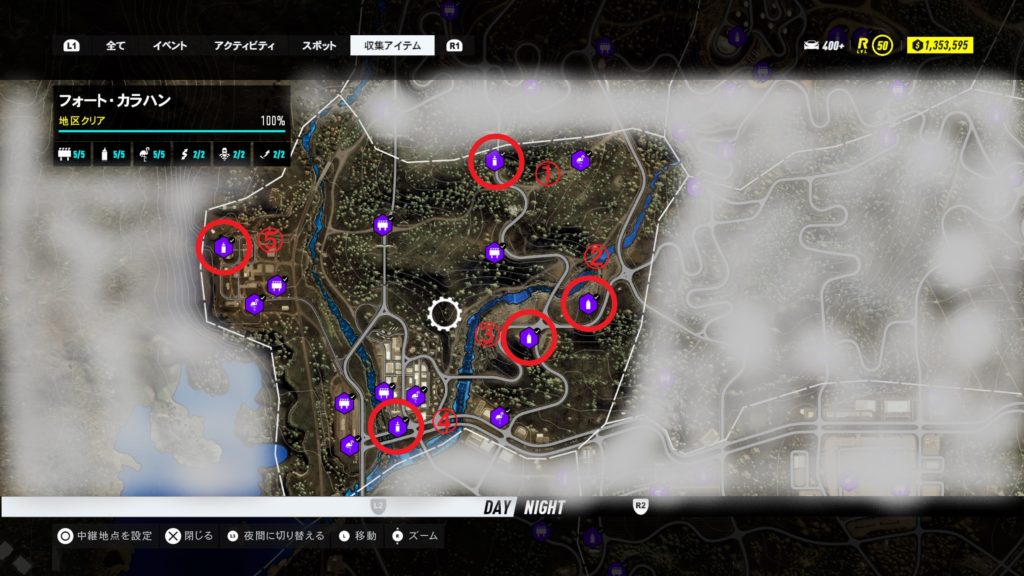Pick the collectible marker circled as ⑤
Screen dimensions: 1024x576
(x=223, y=246)
